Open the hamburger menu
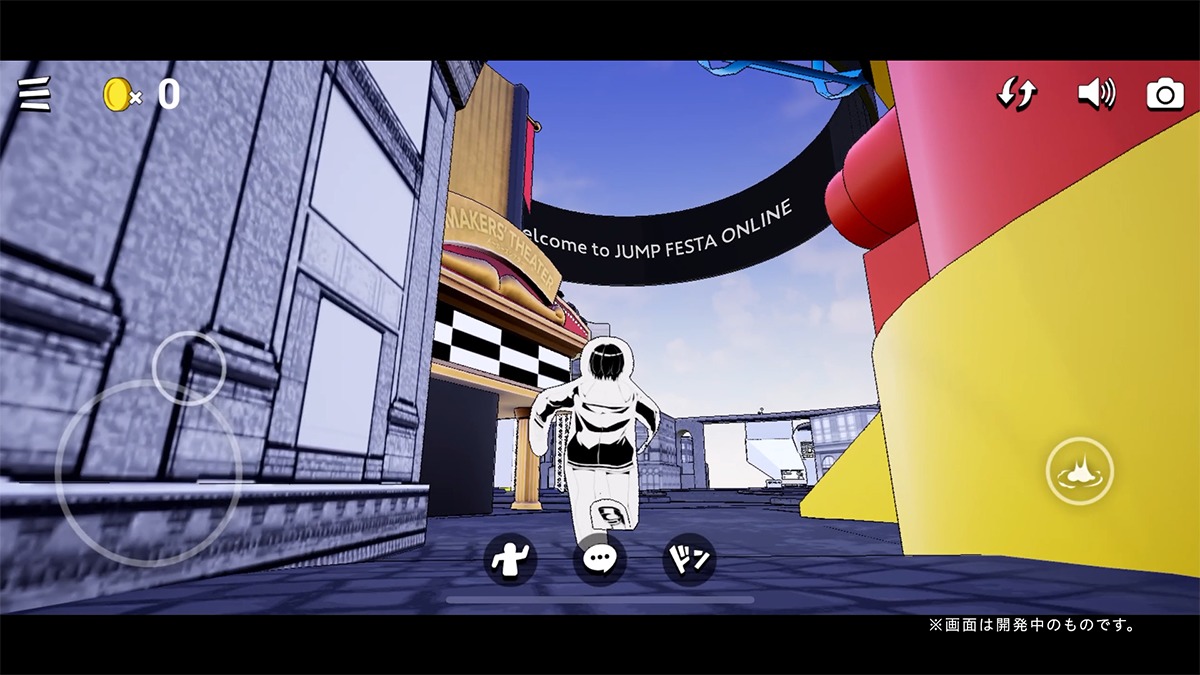This screenshot has height=675, width=1200. point(35,94)
